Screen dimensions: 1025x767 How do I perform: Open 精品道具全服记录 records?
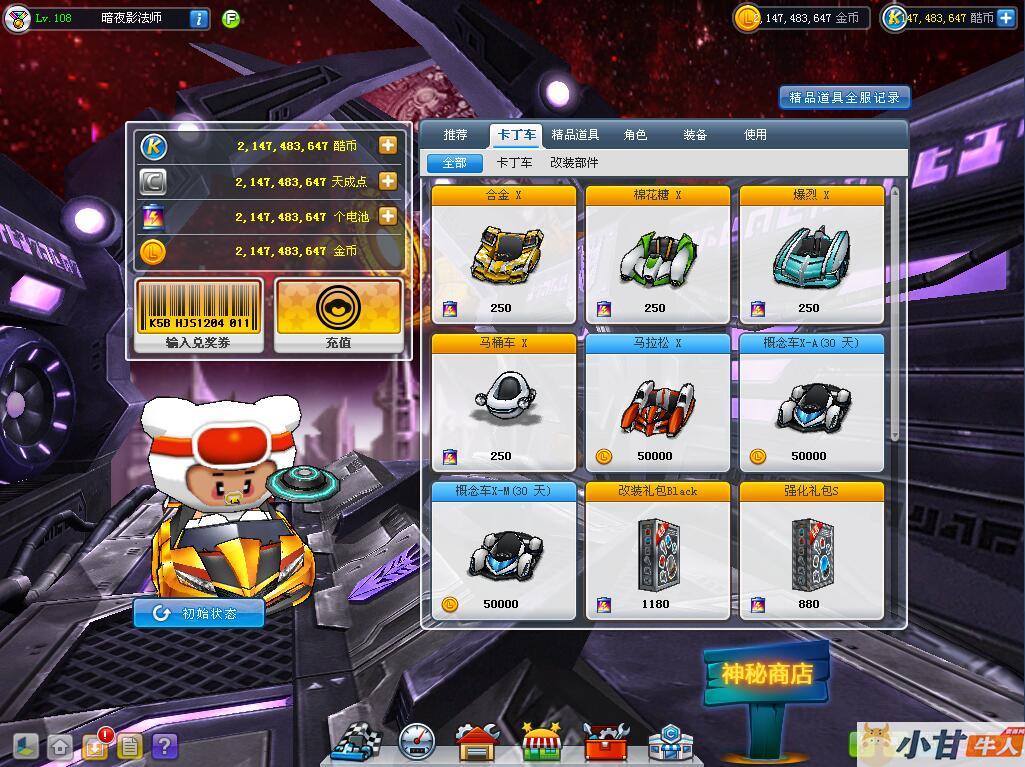click(x=845, y=97)
